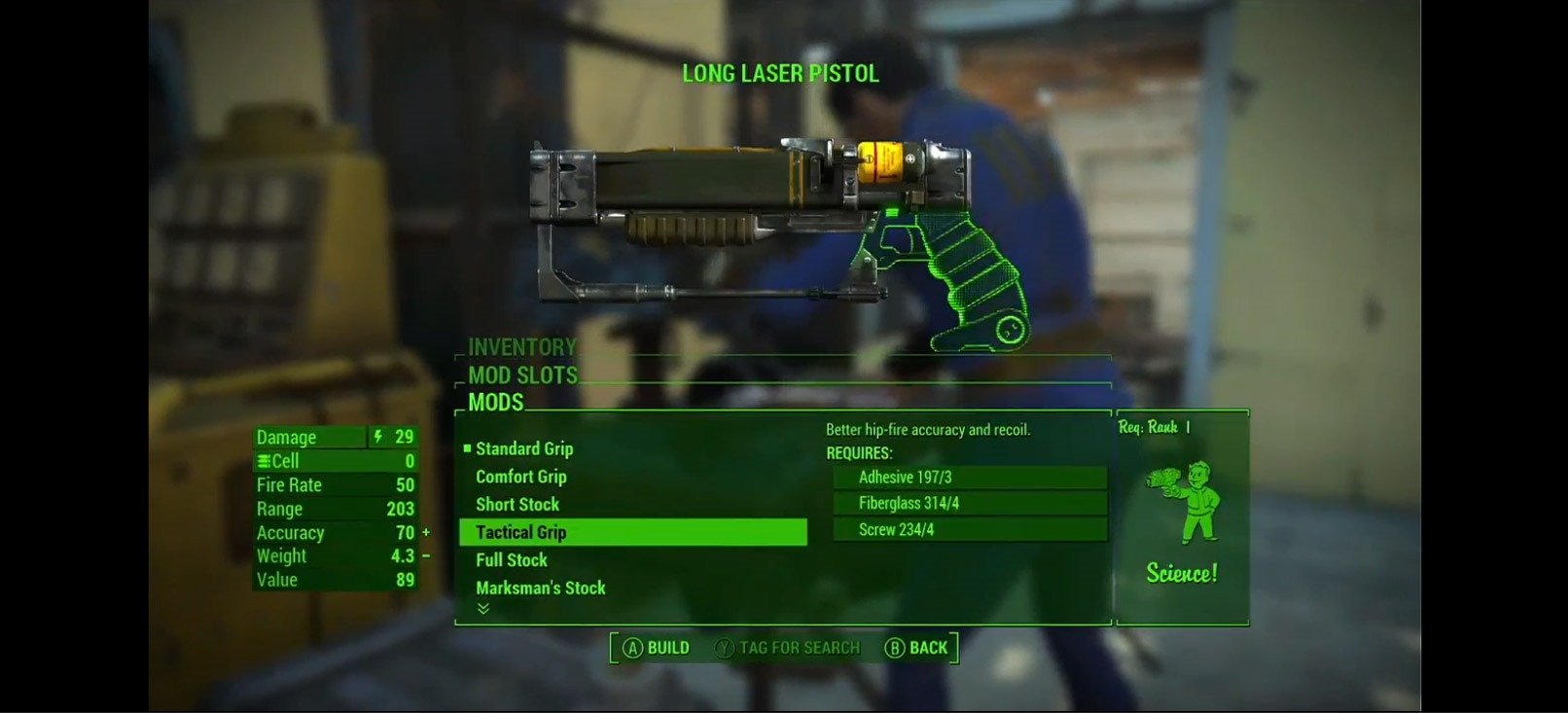
Task: Select the Fiberglass requirement row
Action: point(970,503)
